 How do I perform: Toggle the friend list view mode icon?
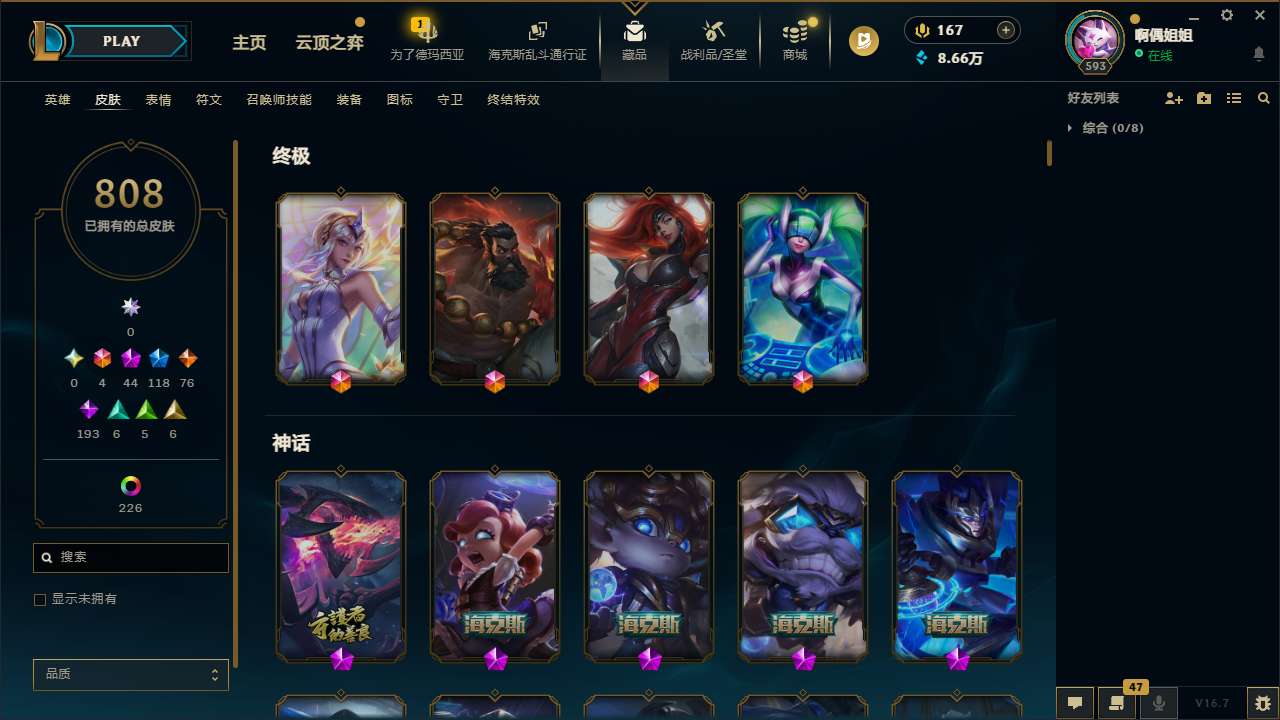[1234, 97]
